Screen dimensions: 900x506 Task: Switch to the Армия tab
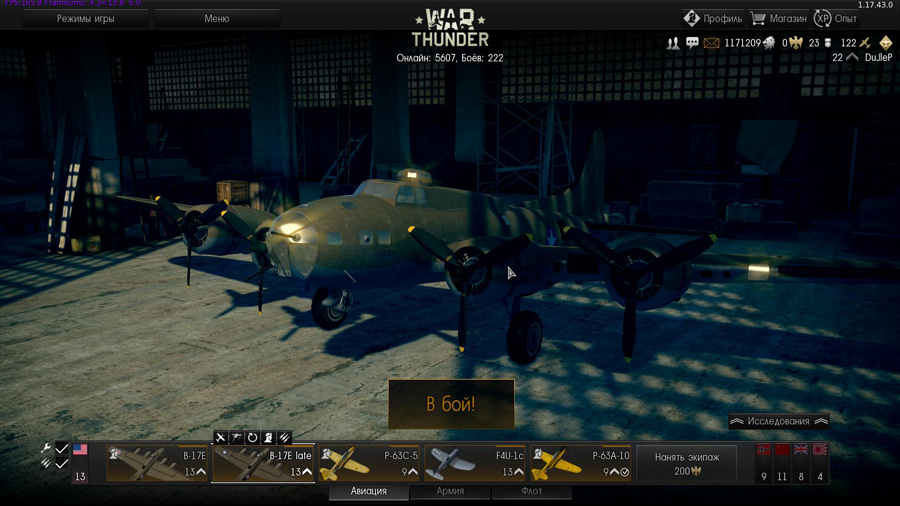pos(450,491)
